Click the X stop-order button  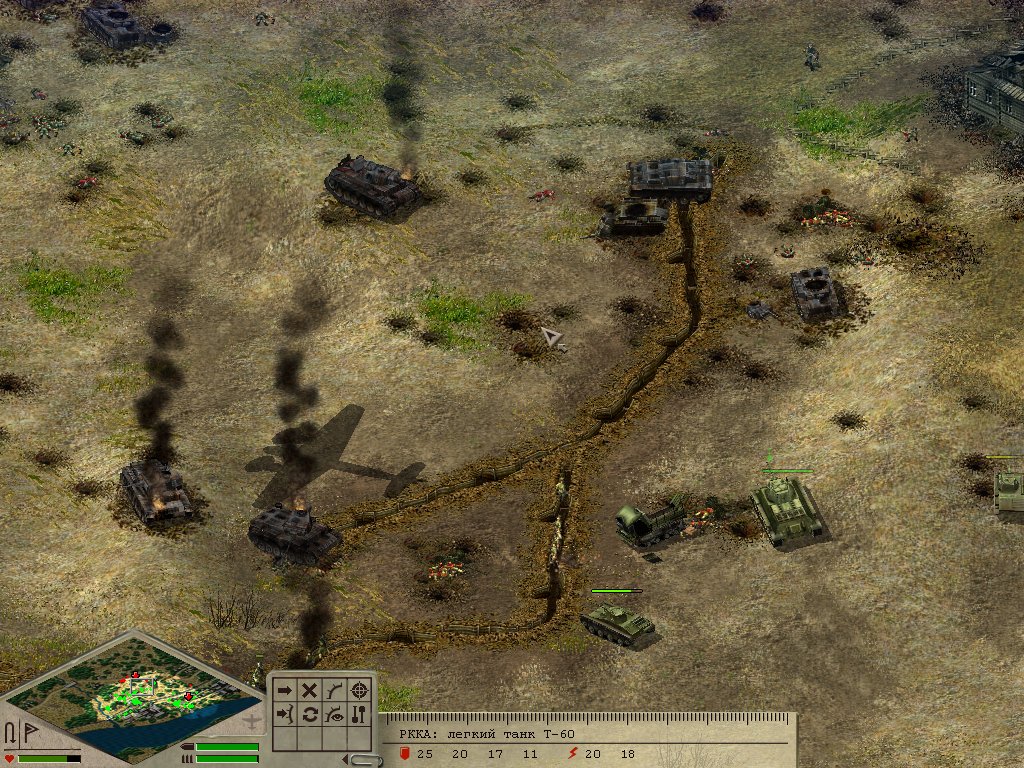pos(310,690)
